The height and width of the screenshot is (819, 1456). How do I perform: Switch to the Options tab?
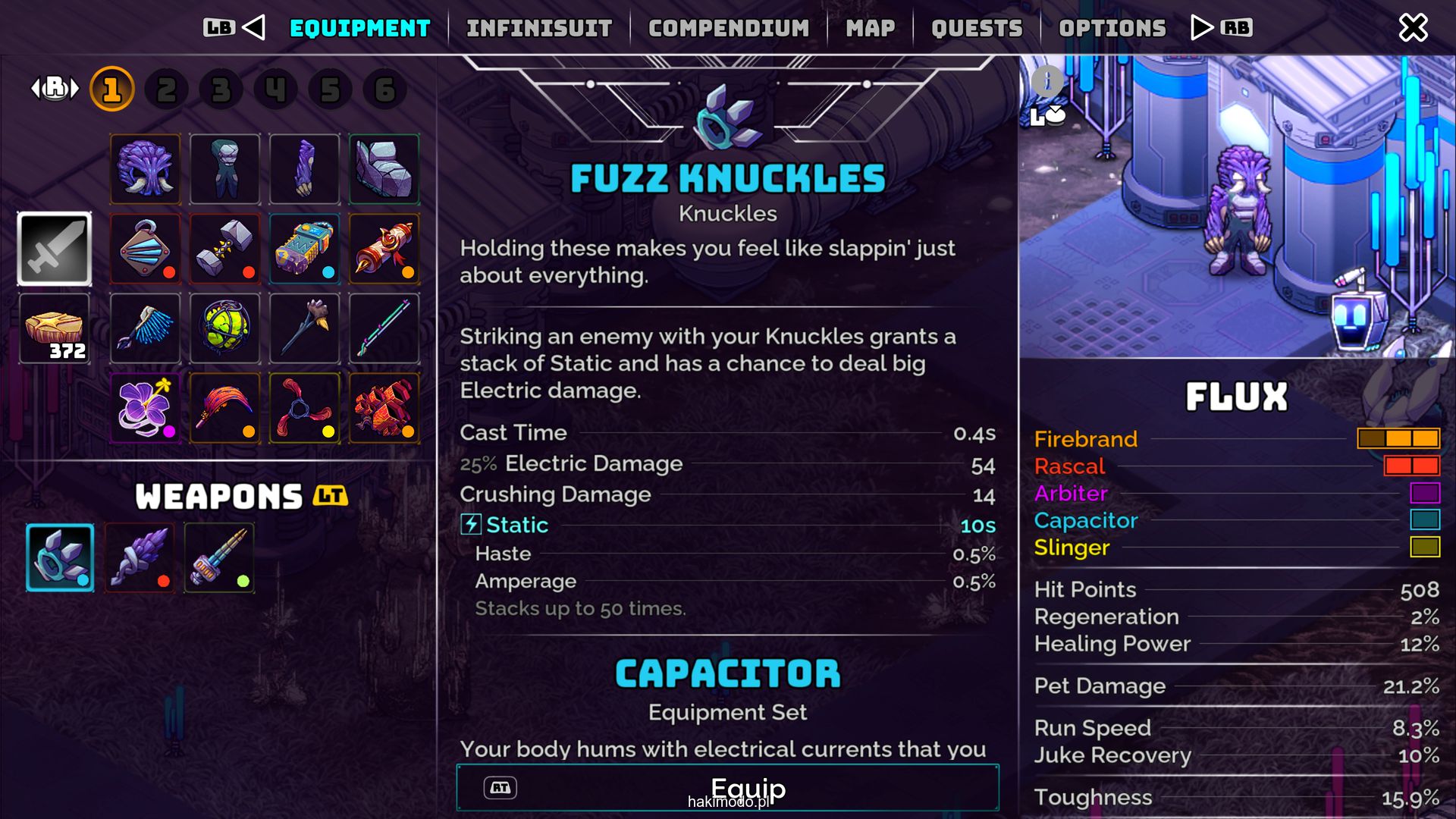point(1112,28)
